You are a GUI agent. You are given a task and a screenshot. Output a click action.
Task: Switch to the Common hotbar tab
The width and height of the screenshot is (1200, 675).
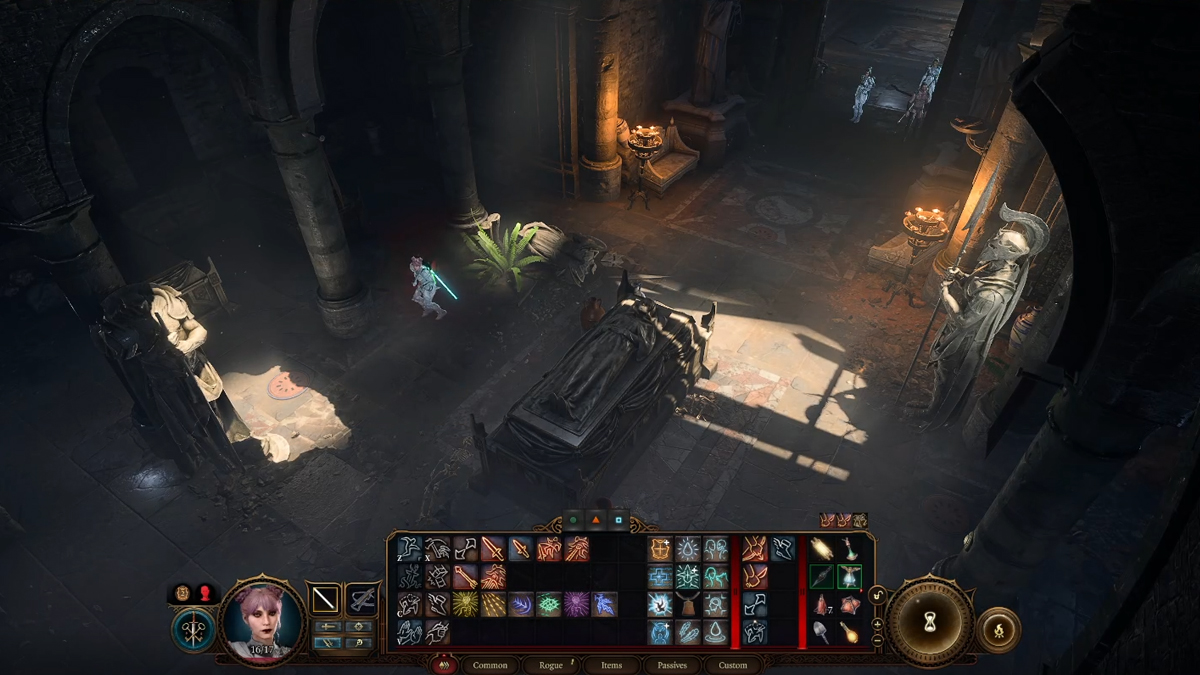point(490,665)
